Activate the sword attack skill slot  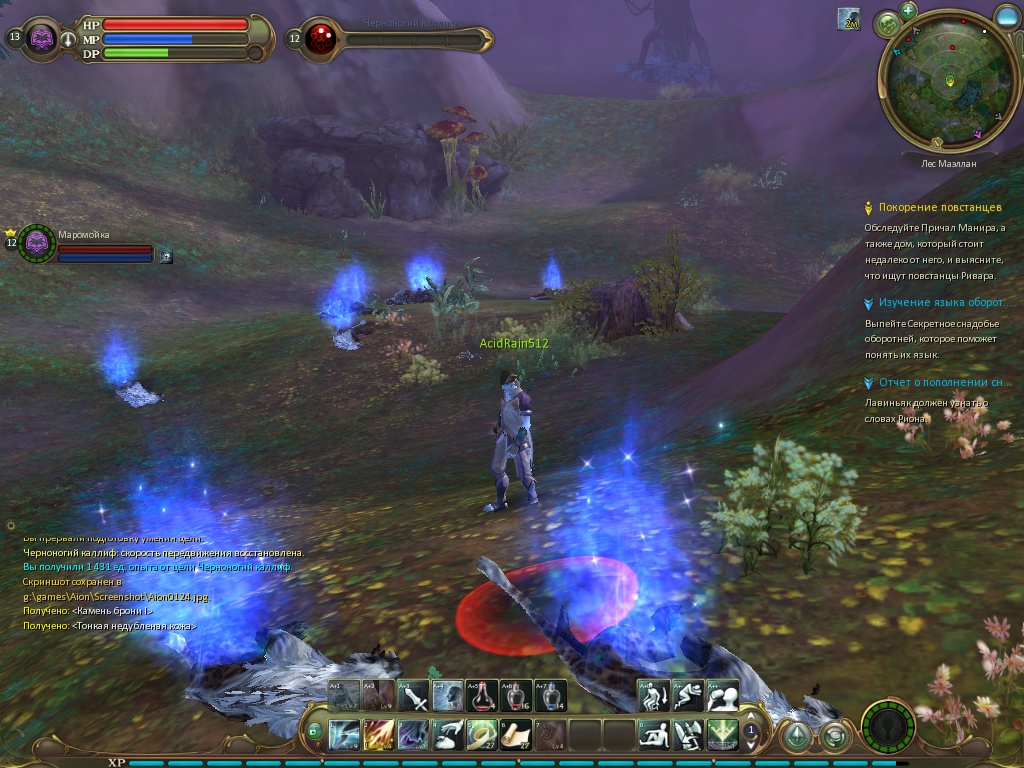(x=414, y=696)
